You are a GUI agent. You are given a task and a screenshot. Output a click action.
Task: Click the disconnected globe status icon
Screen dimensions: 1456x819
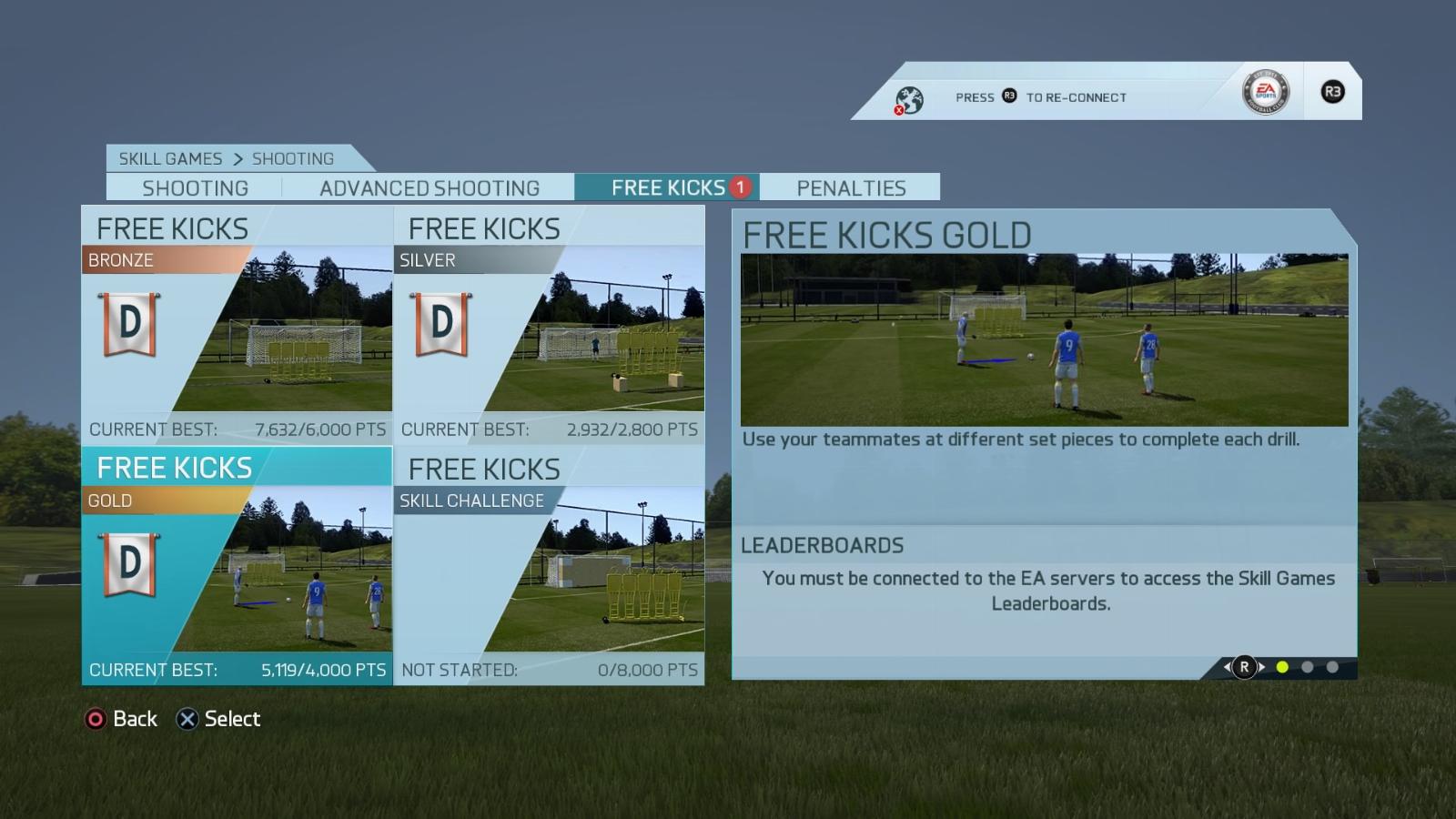(908, 100)
